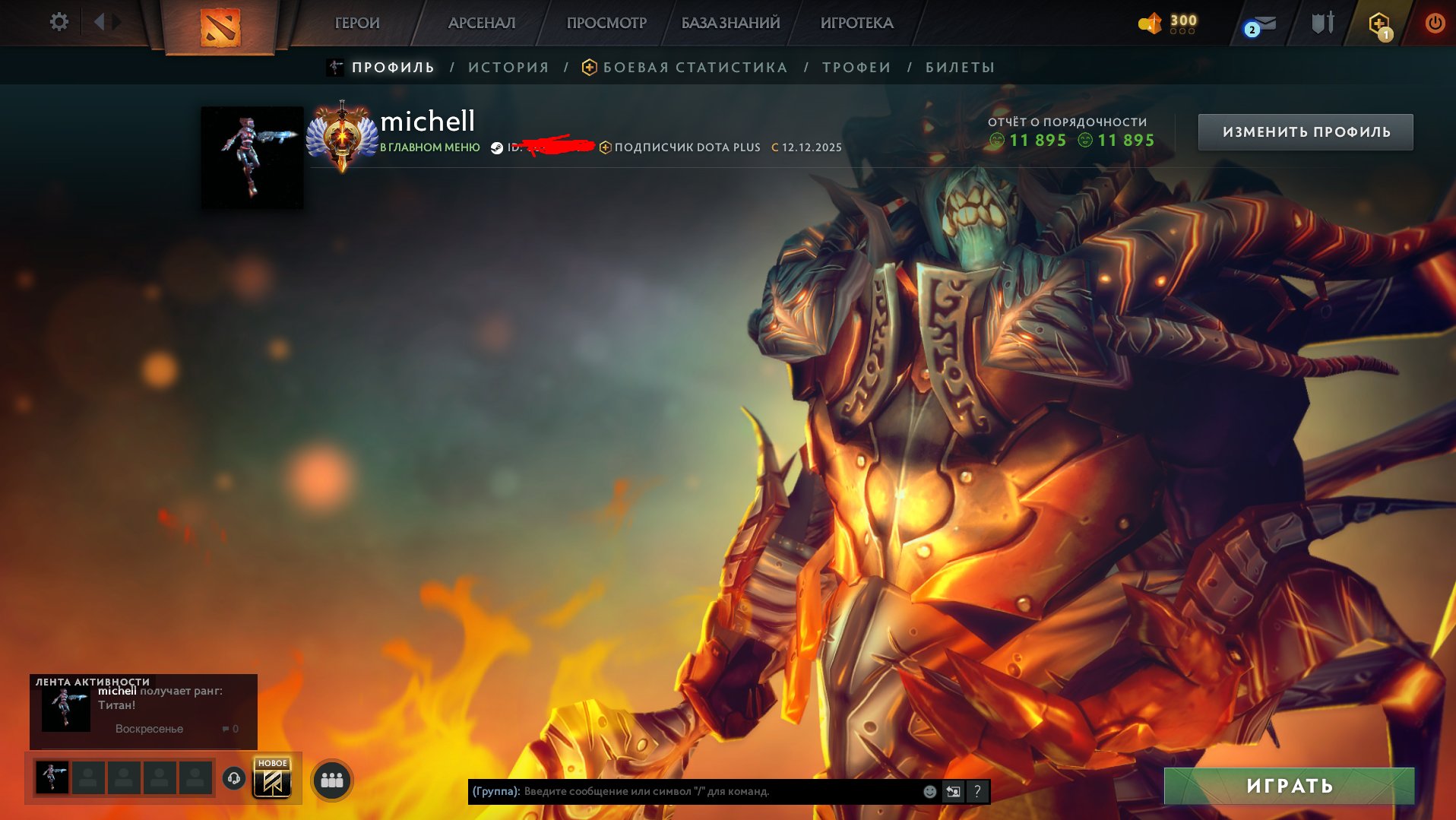Open the АРСЕНАЛ menu
1456x820 pixels.
pos(481,23)
